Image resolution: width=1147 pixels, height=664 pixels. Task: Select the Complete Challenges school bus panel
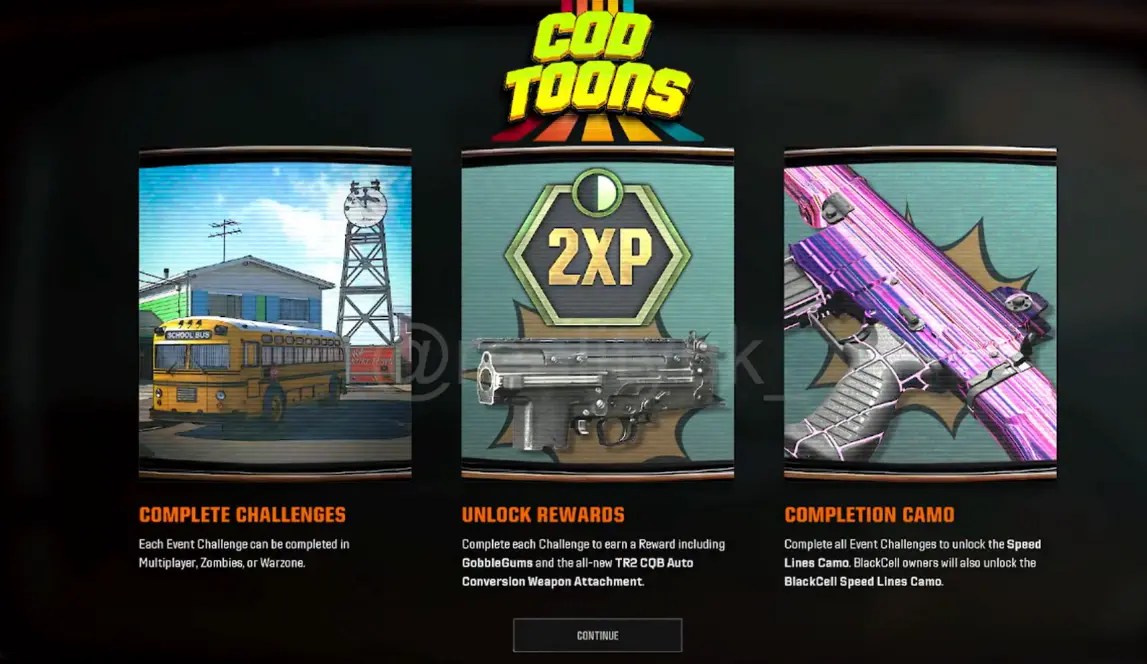(275, 313)
